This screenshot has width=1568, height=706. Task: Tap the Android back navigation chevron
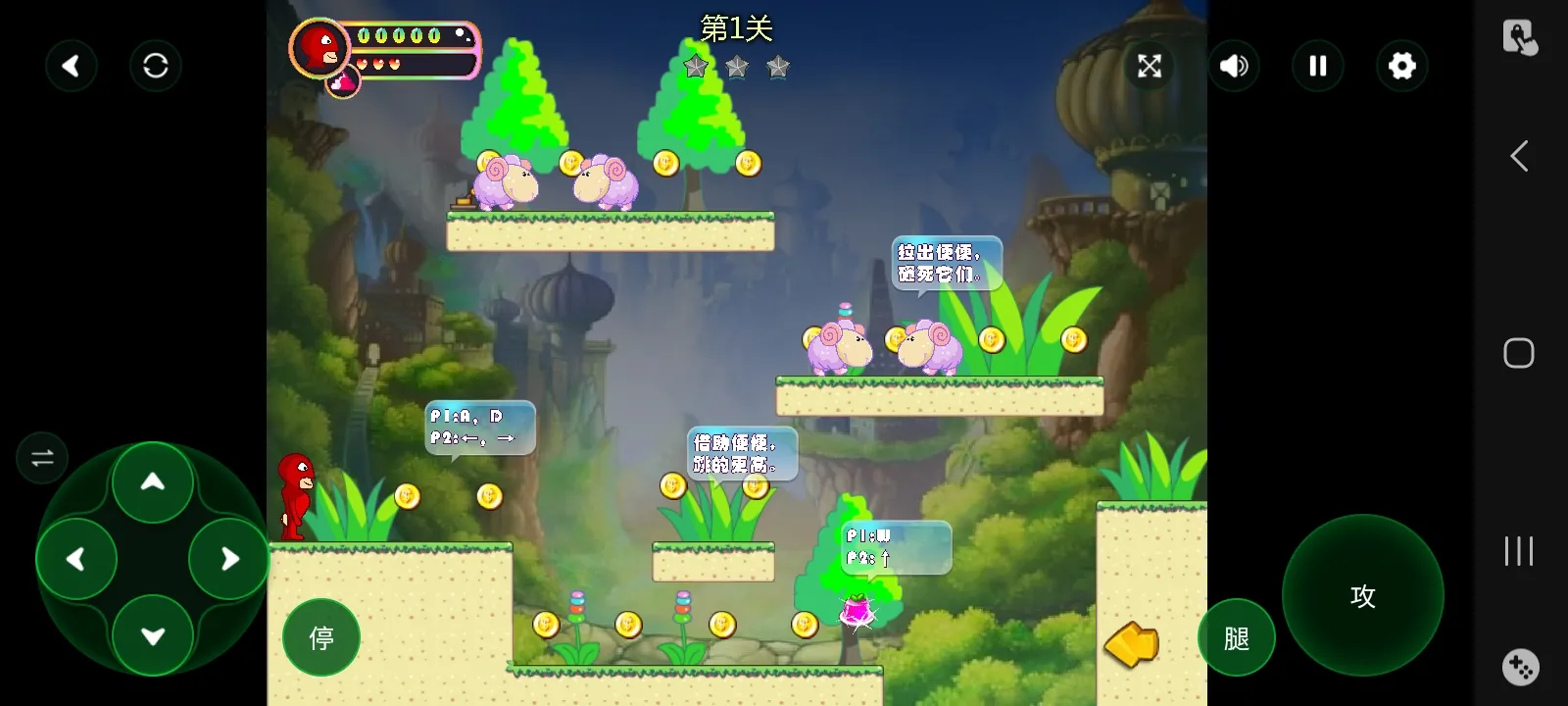pyautogui.click(x=1519, y=156)
